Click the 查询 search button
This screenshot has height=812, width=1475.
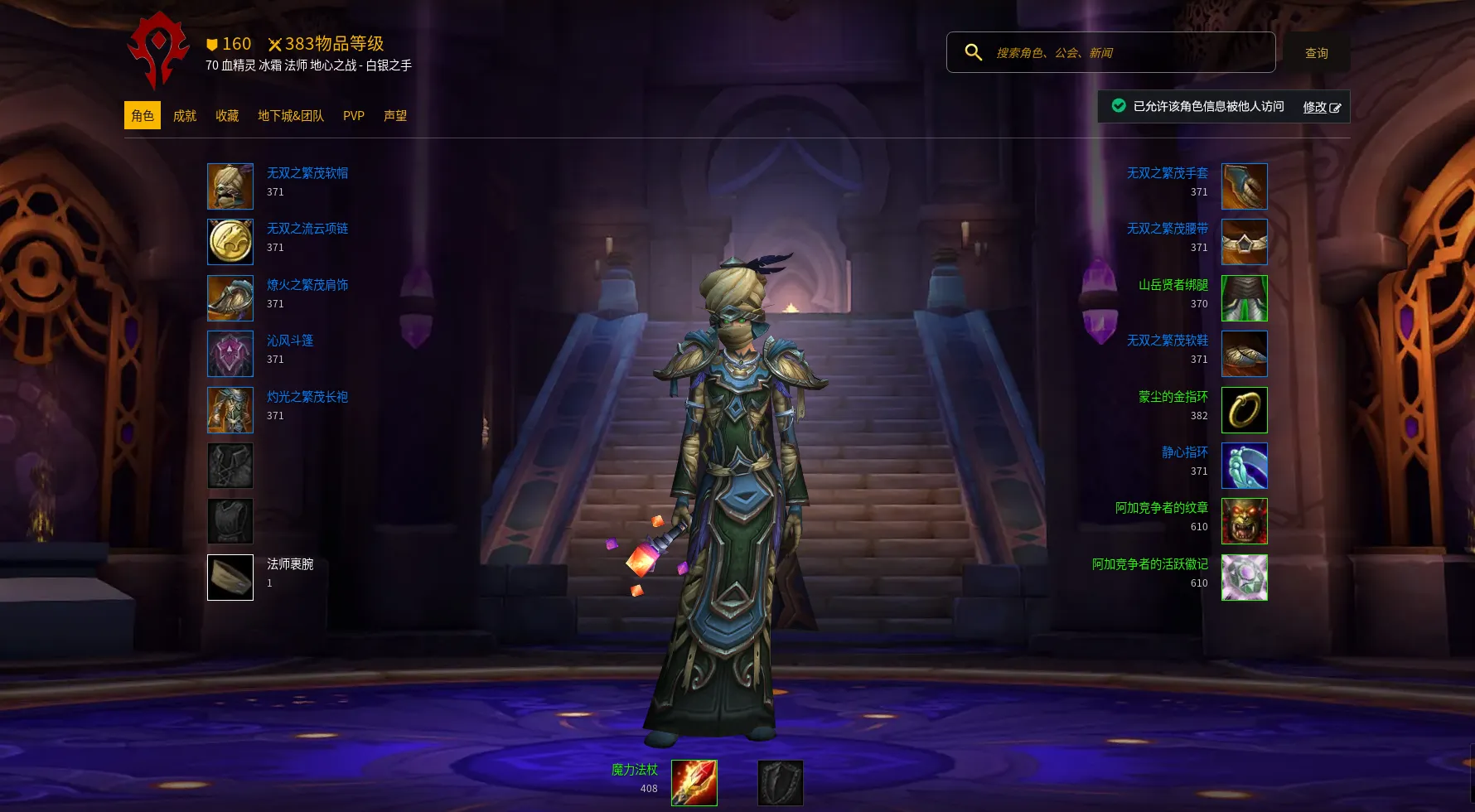click(1316, 53)
